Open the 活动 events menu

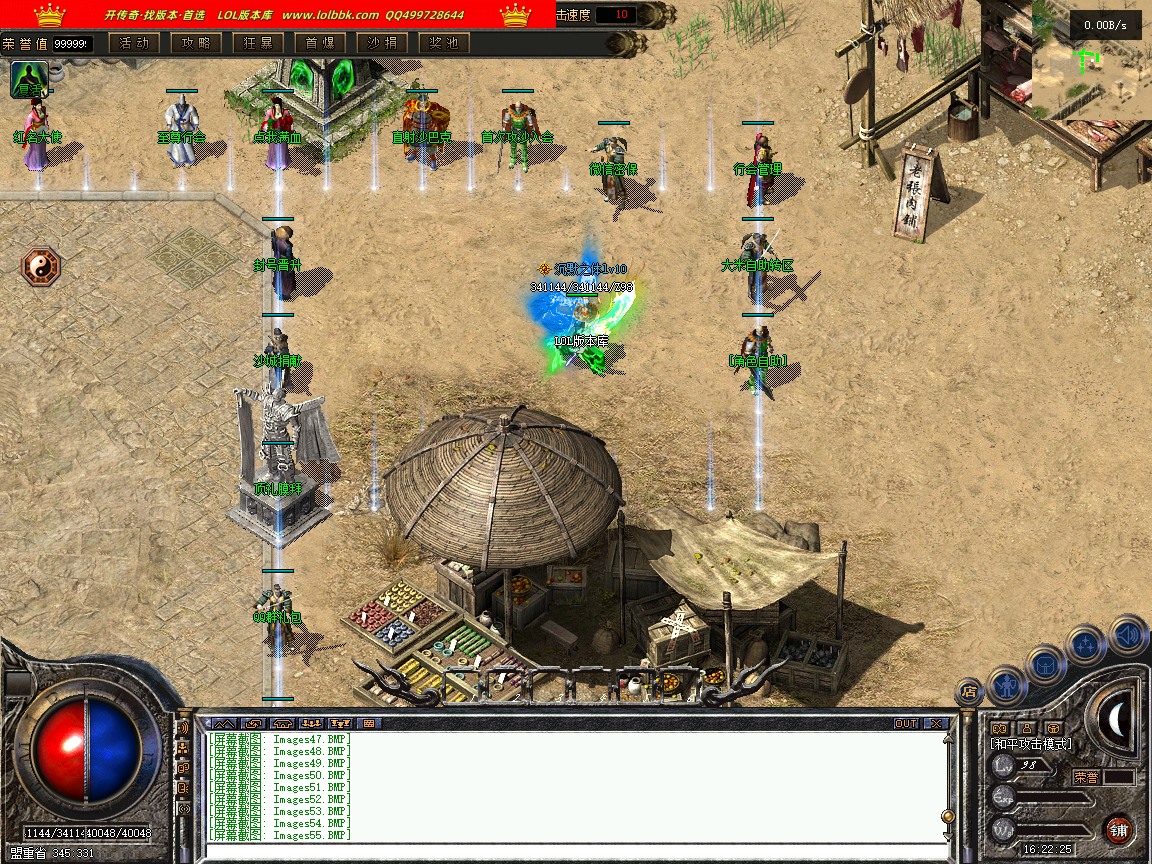coord(134,43)
